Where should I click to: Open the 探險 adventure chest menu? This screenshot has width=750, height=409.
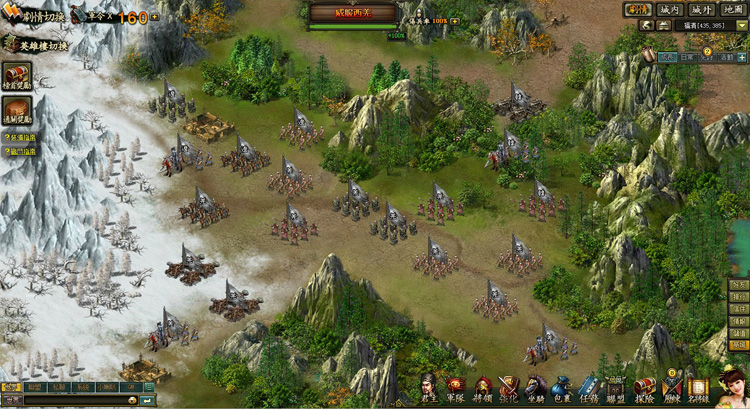tap(645, 388)
